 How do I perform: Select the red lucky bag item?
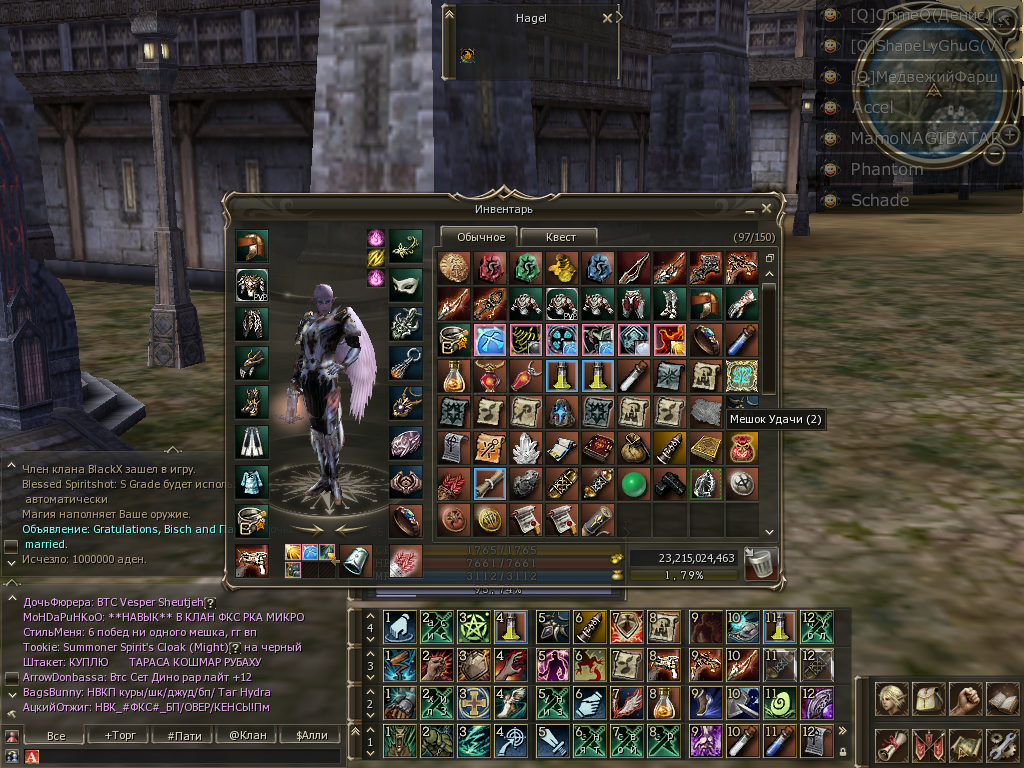tap(742, 447)
